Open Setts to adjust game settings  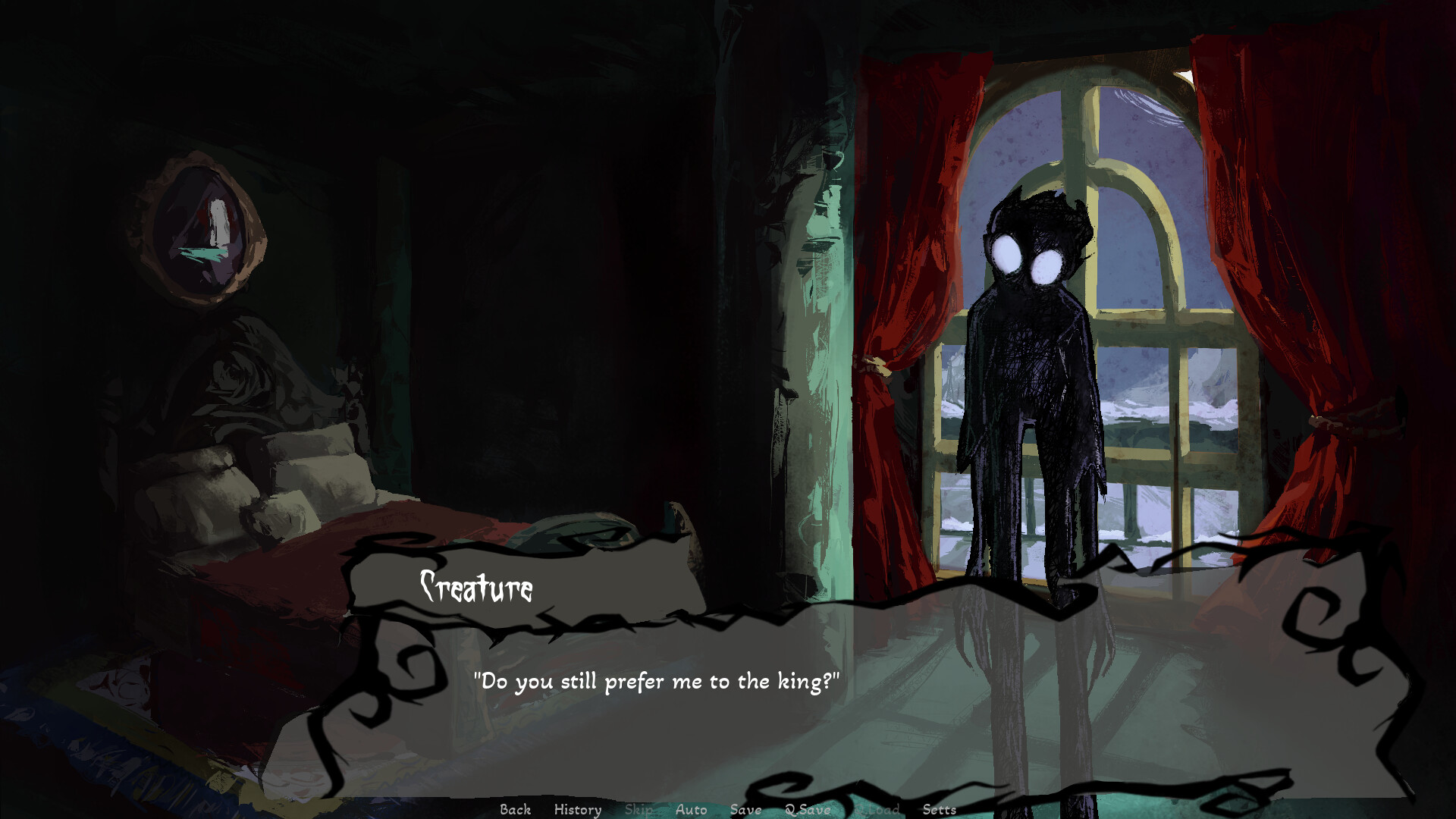click(x=940, y=810)
